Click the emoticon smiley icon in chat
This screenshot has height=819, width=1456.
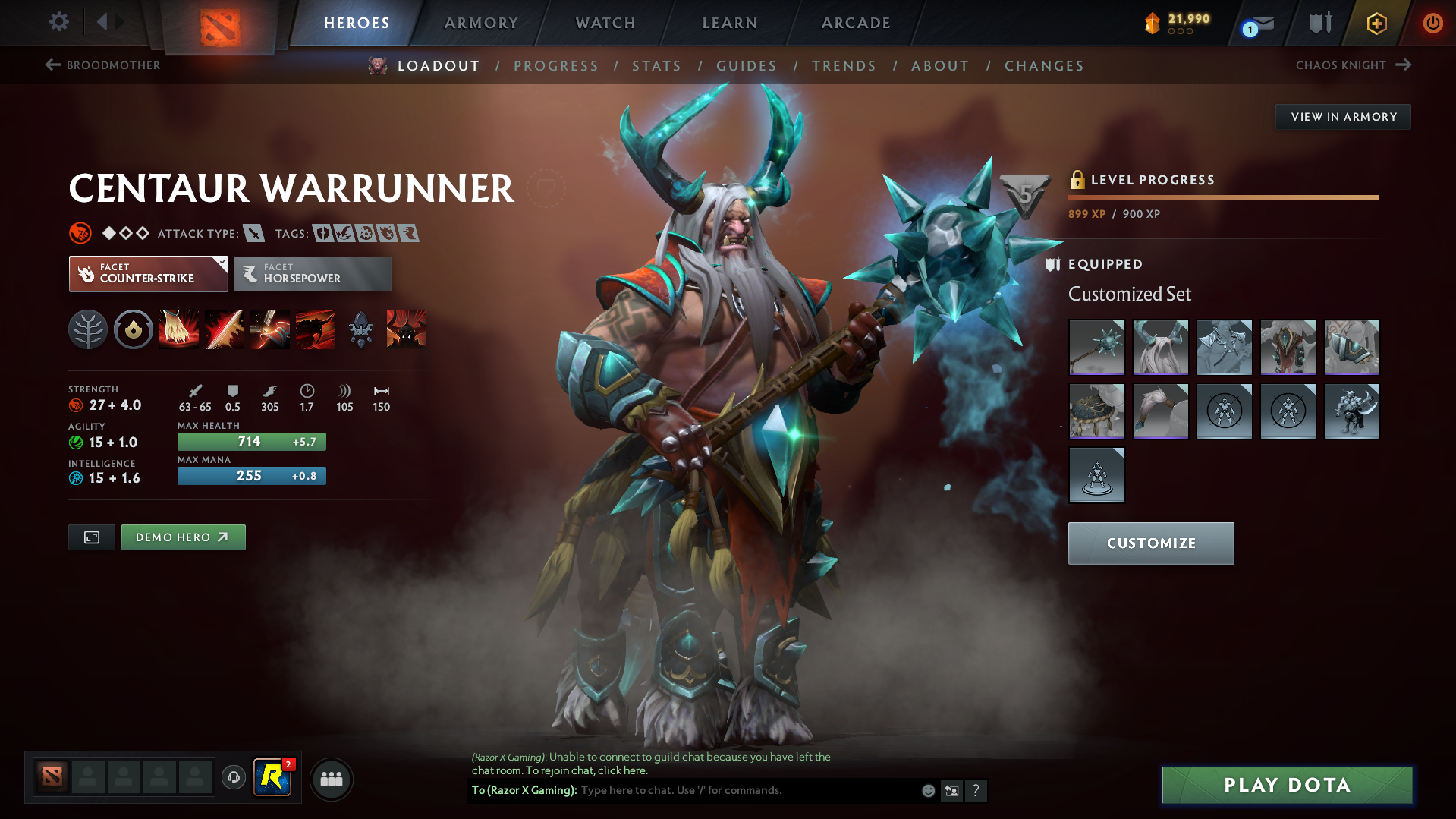pyautogui.click(x=928, y=790)
